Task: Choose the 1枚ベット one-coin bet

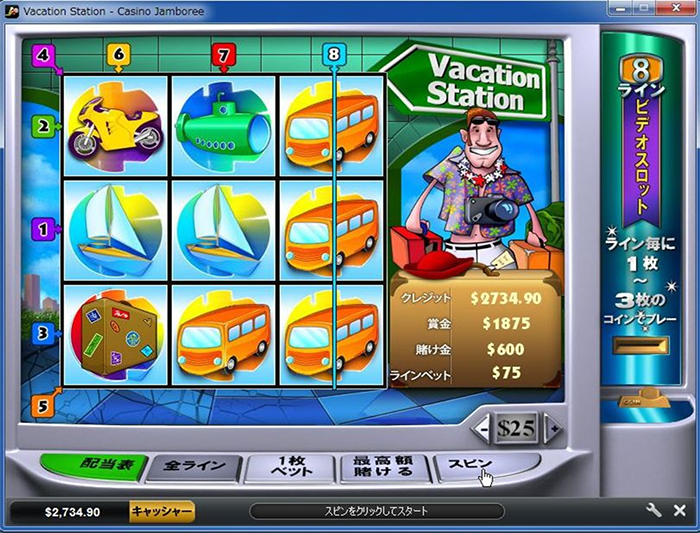Action: [291, 466]
